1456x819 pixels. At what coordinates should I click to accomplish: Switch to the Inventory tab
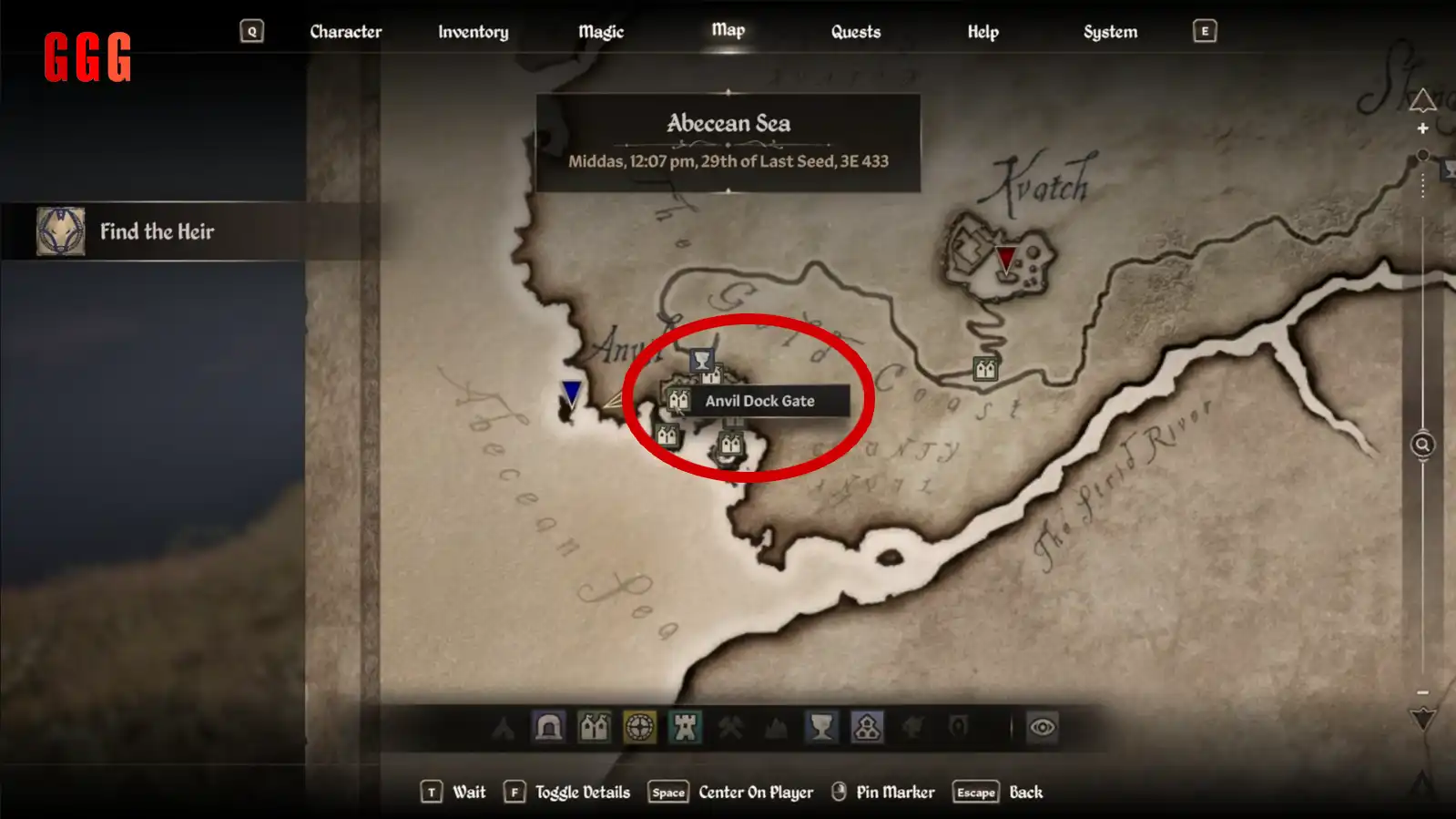[x=473, y=32]
